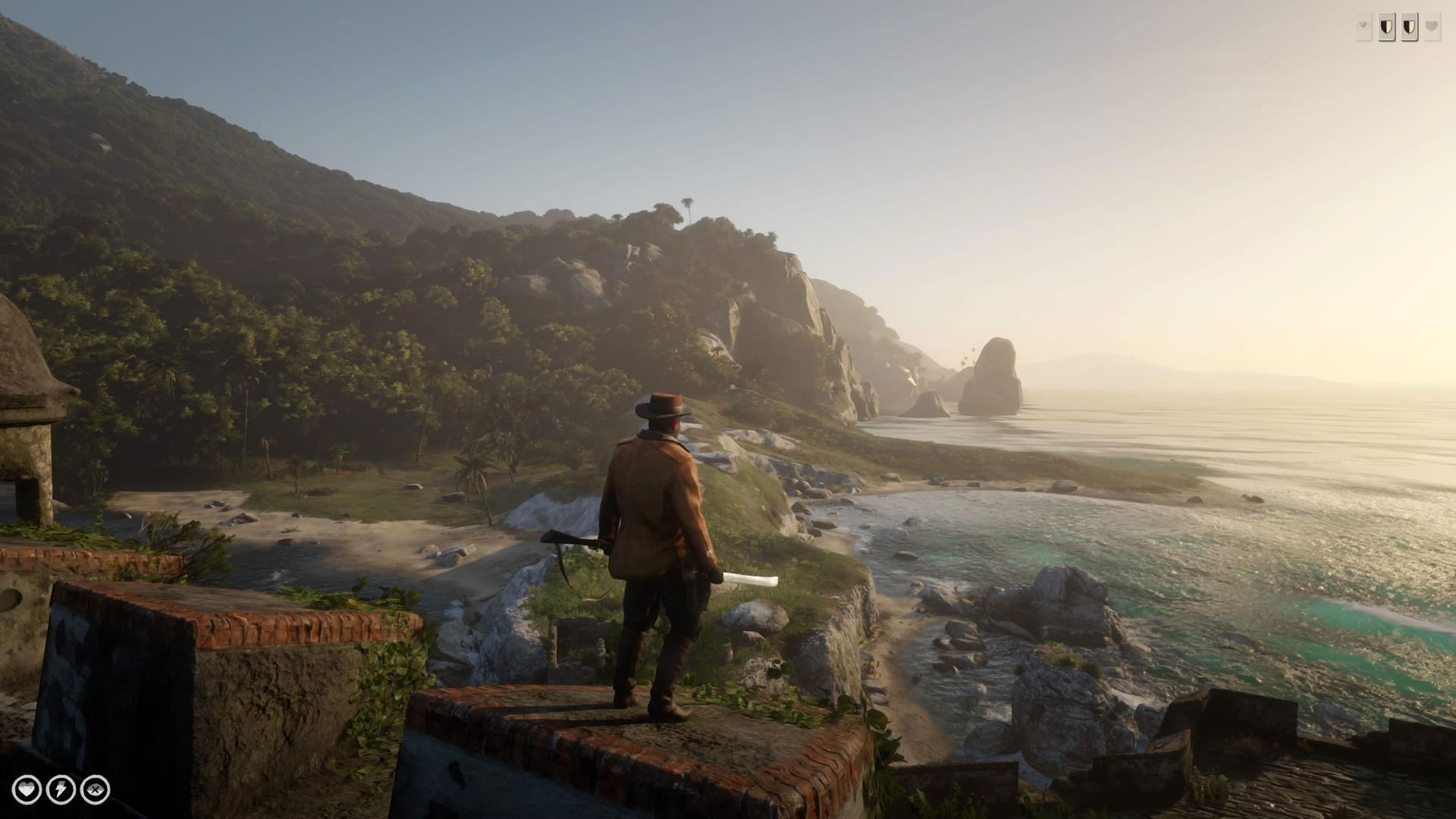This screenshot has width=1456, height=819.
Task: Click the stamina lightning bolt core
Action: [x=59, y=789]
